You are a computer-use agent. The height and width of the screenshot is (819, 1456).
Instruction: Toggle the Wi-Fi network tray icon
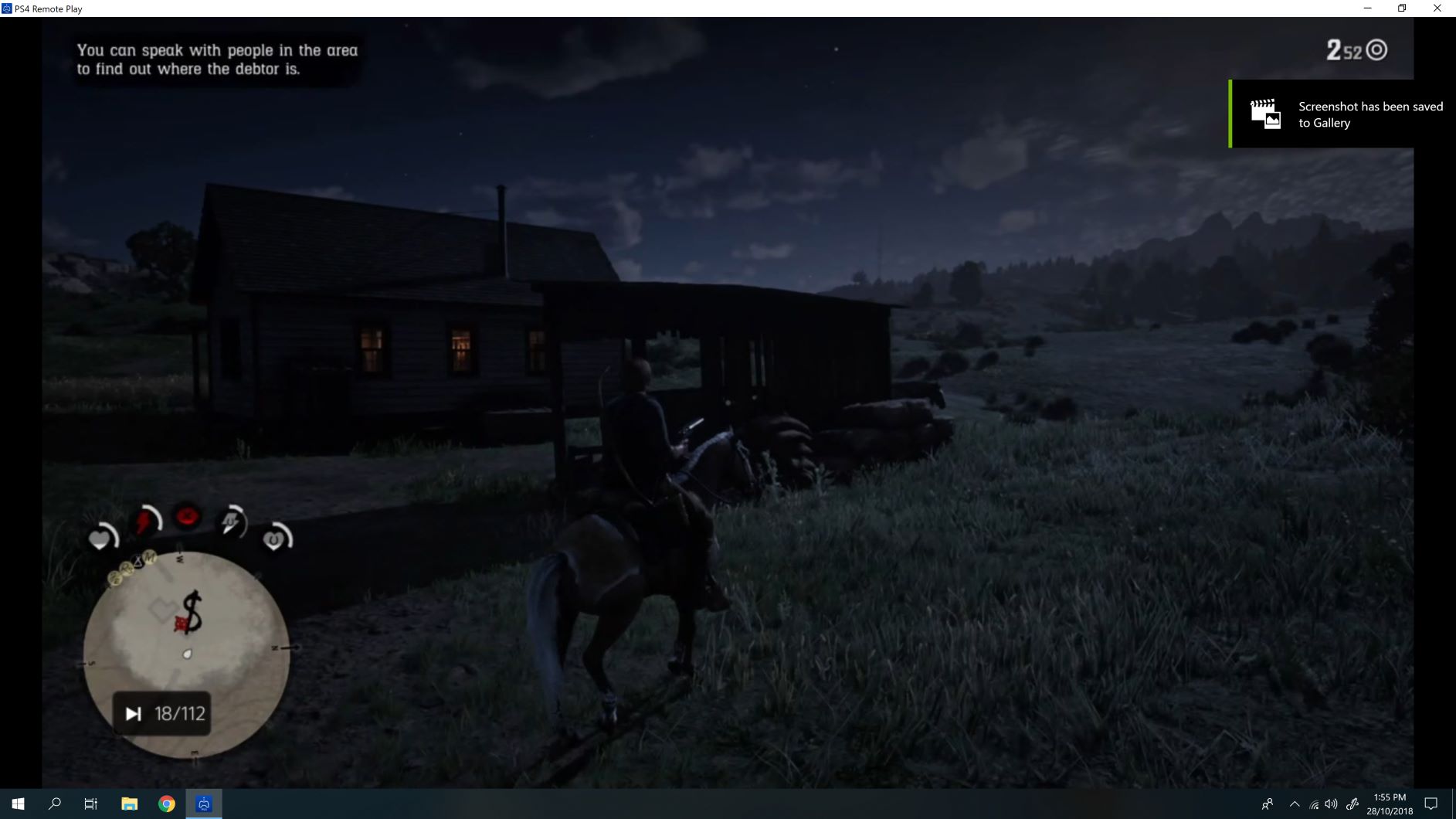tap(1312, 805)
